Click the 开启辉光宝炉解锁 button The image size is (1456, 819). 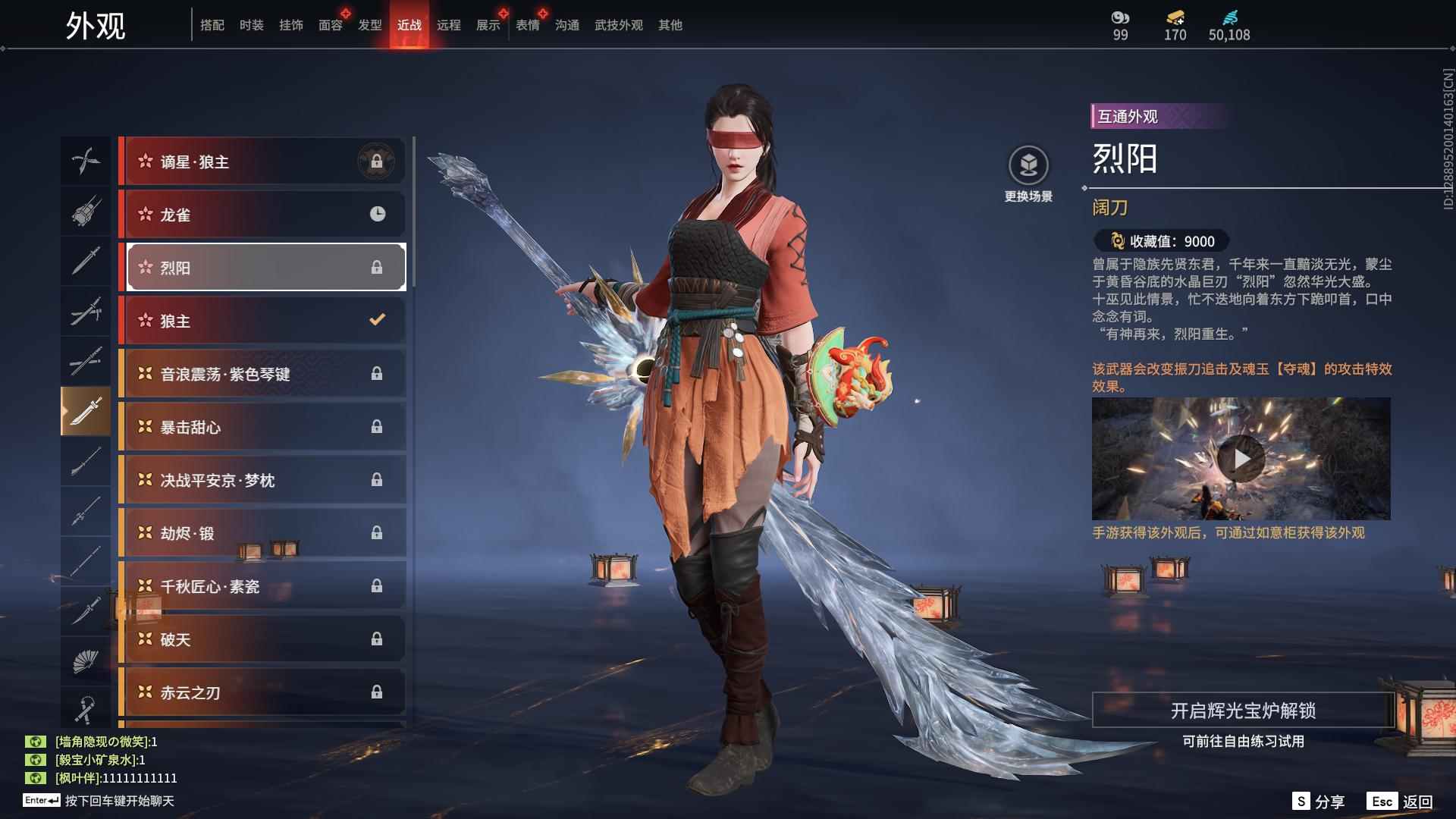click(1244, 713)
